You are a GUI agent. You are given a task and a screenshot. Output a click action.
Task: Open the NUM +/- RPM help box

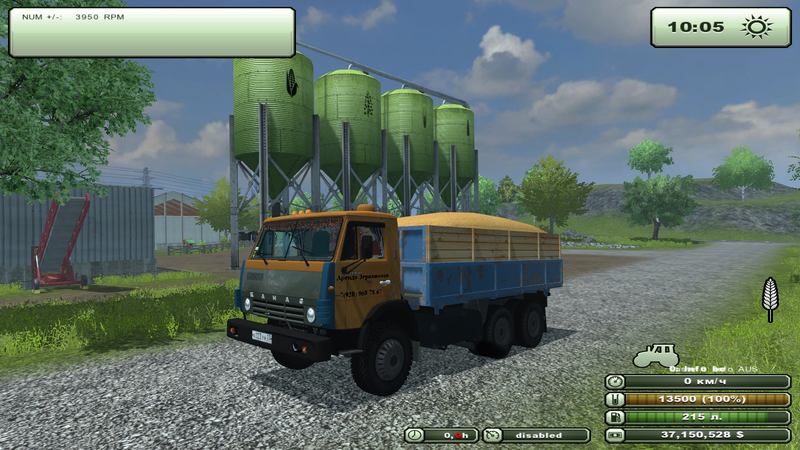click(x=152, y=32)
